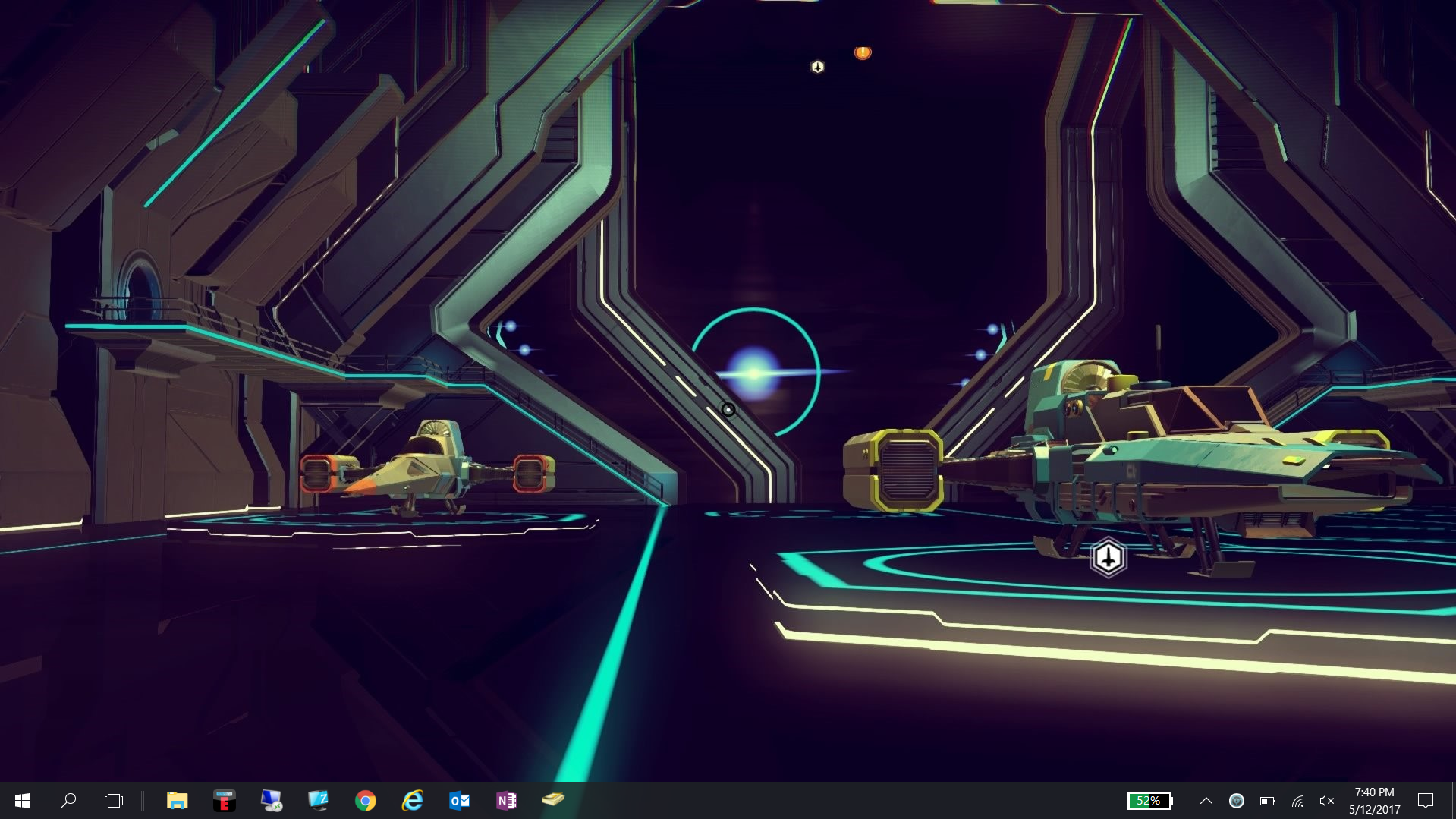Screen dimensions: 1456x819
Task: Launch the card game app at the taskbar end
Action: click(553, 800)
